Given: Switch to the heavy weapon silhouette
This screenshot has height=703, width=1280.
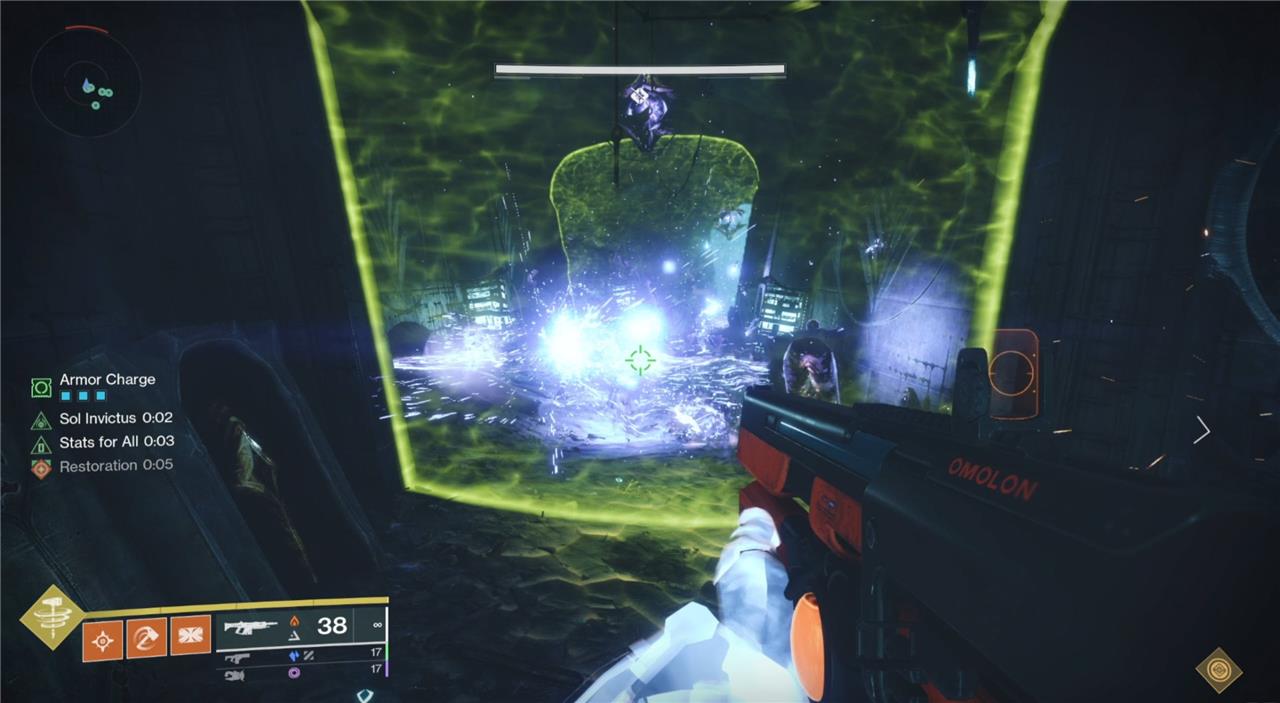Looking at the screenshot, I should (x=235, y=674).
